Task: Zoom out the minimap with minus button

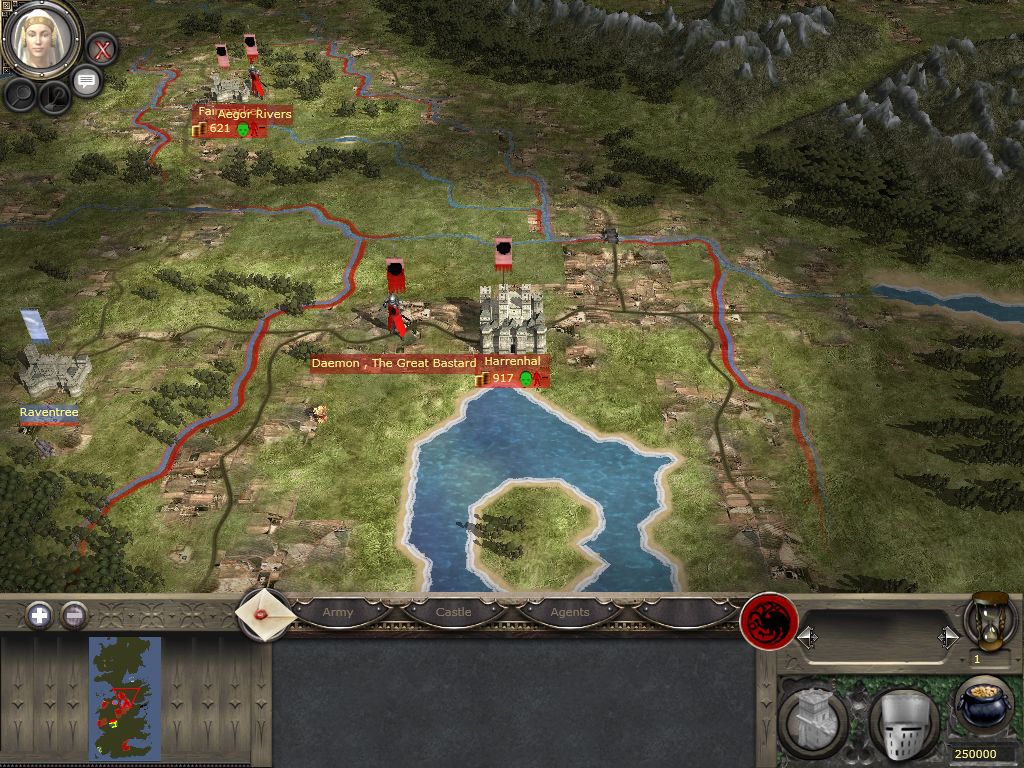Action: click(73, 615)
